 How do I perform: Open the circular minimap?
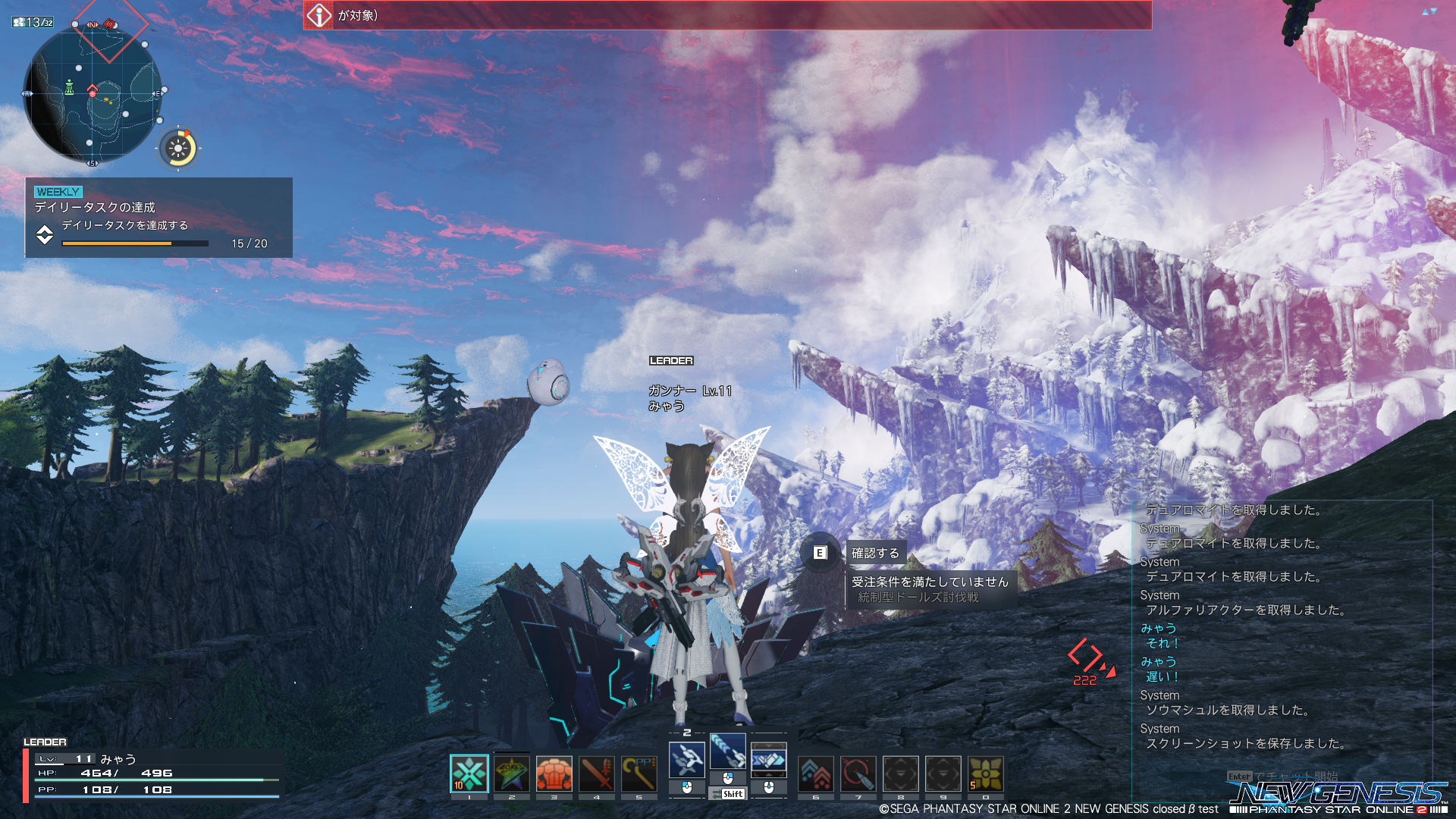(x=92, y=95)
